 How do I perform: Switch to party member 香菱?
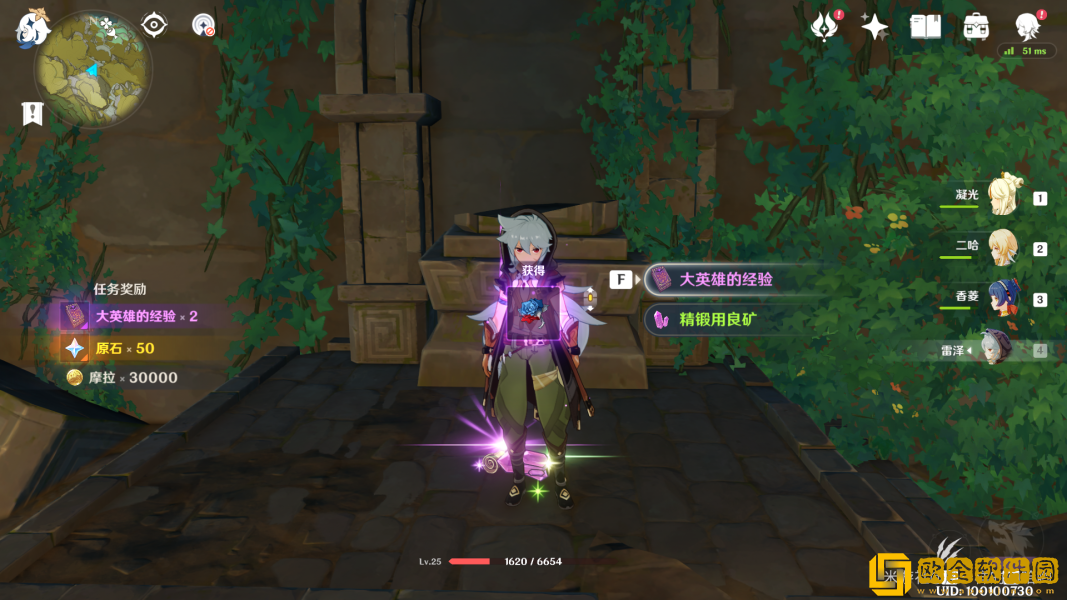click(x=1003, y=298)
